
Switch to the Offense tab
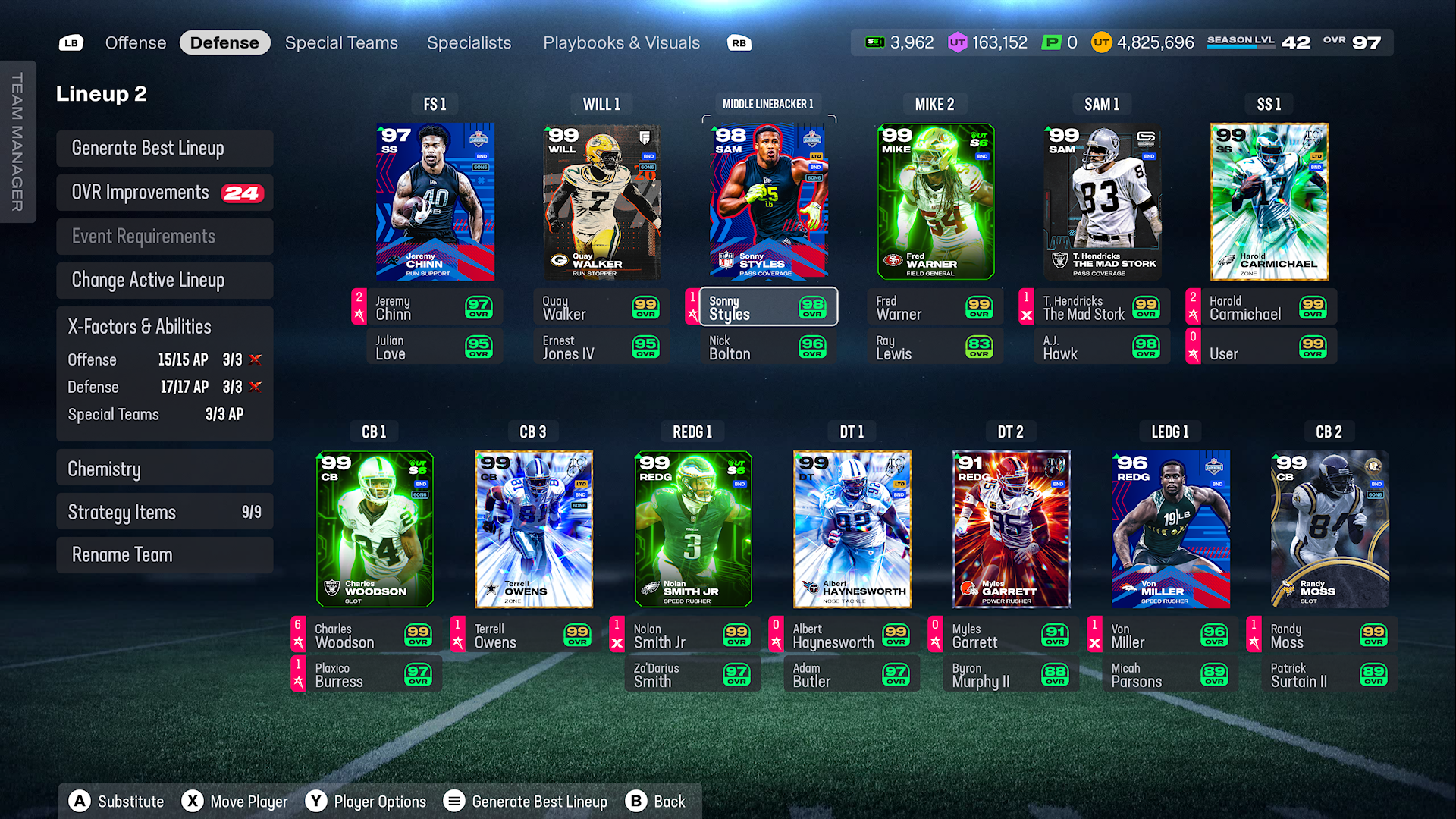(135, 43)
